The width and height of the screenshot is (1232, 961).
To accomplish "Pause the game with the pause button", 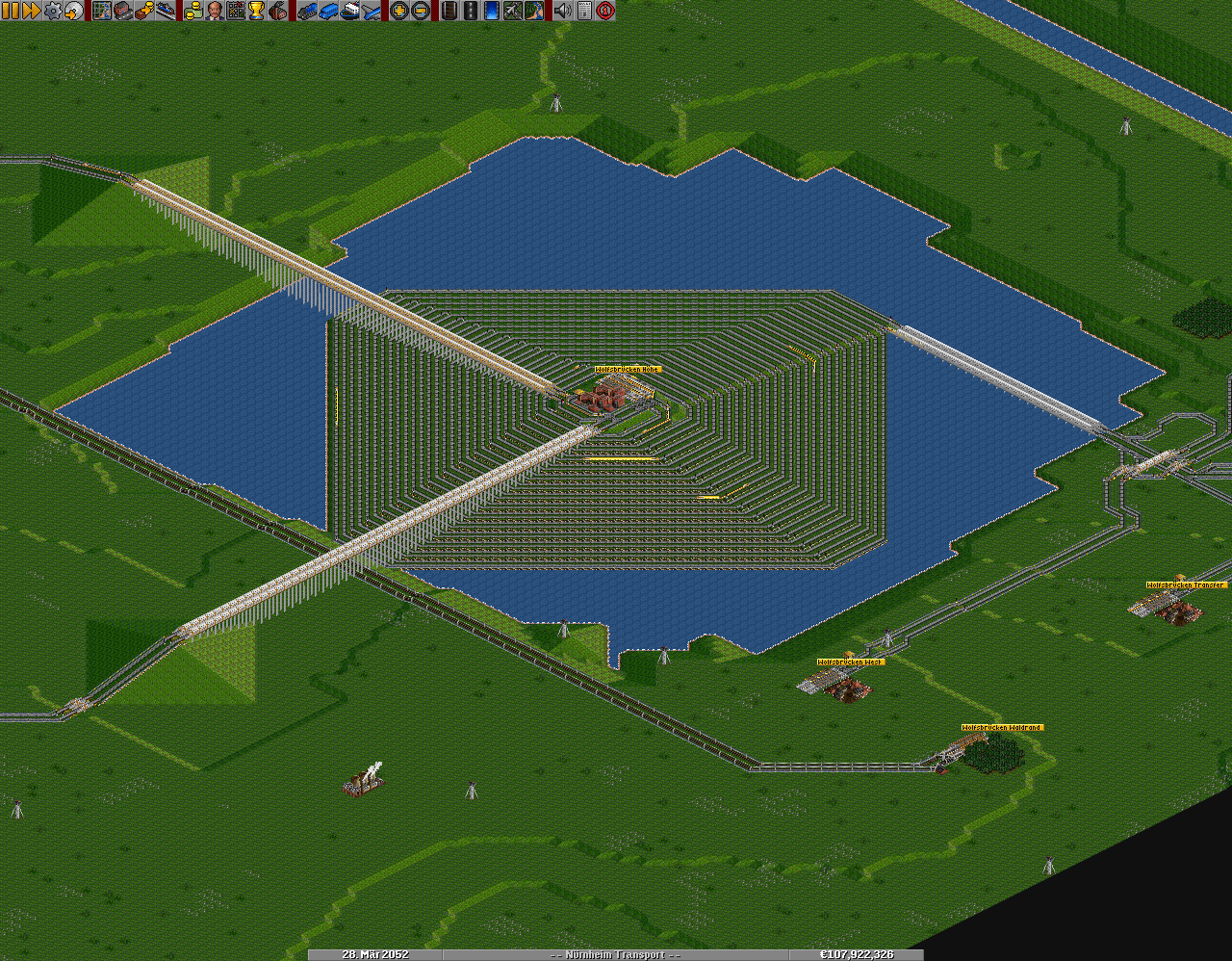I will (x=11, y=11).
